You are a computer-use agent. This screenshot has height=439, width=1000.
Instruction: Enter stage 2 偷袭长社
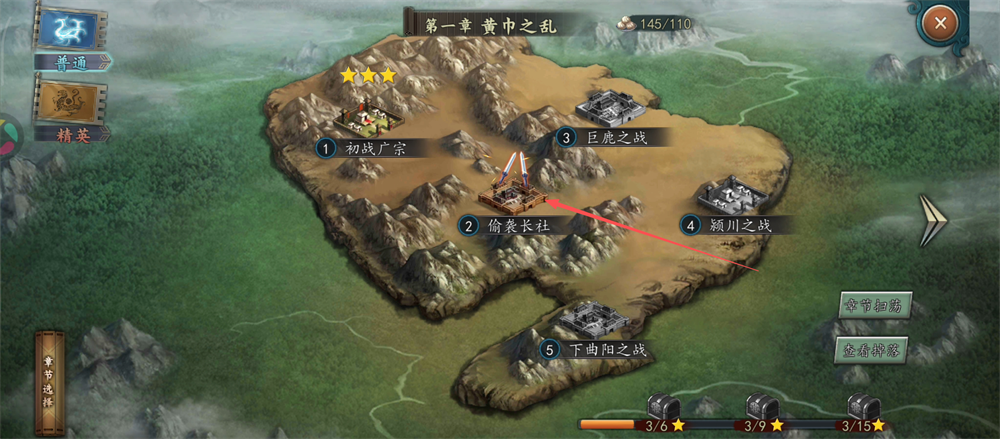pos(512,194)
